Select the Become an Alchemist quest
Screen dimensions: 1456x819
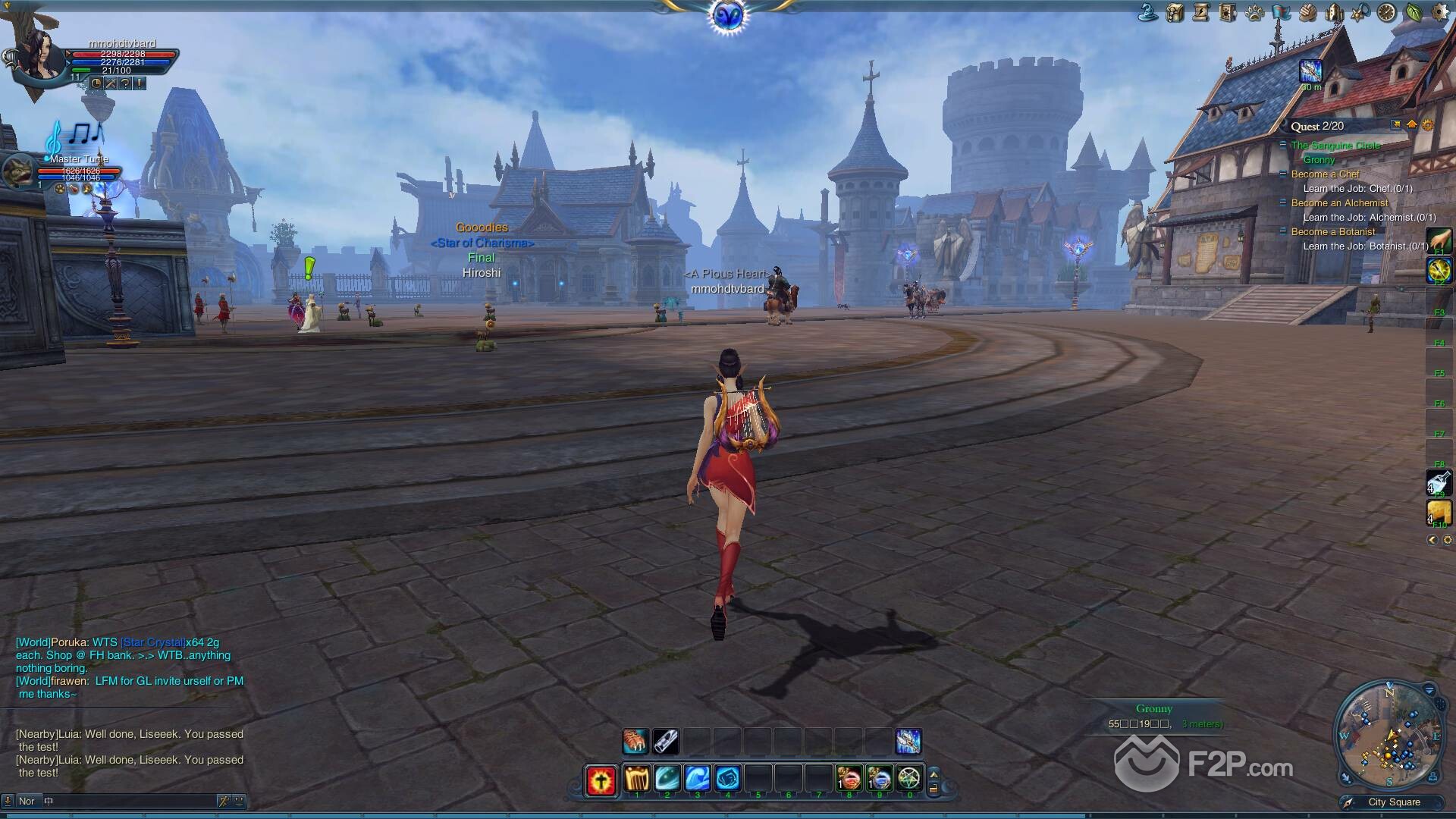pos(1339,203)
